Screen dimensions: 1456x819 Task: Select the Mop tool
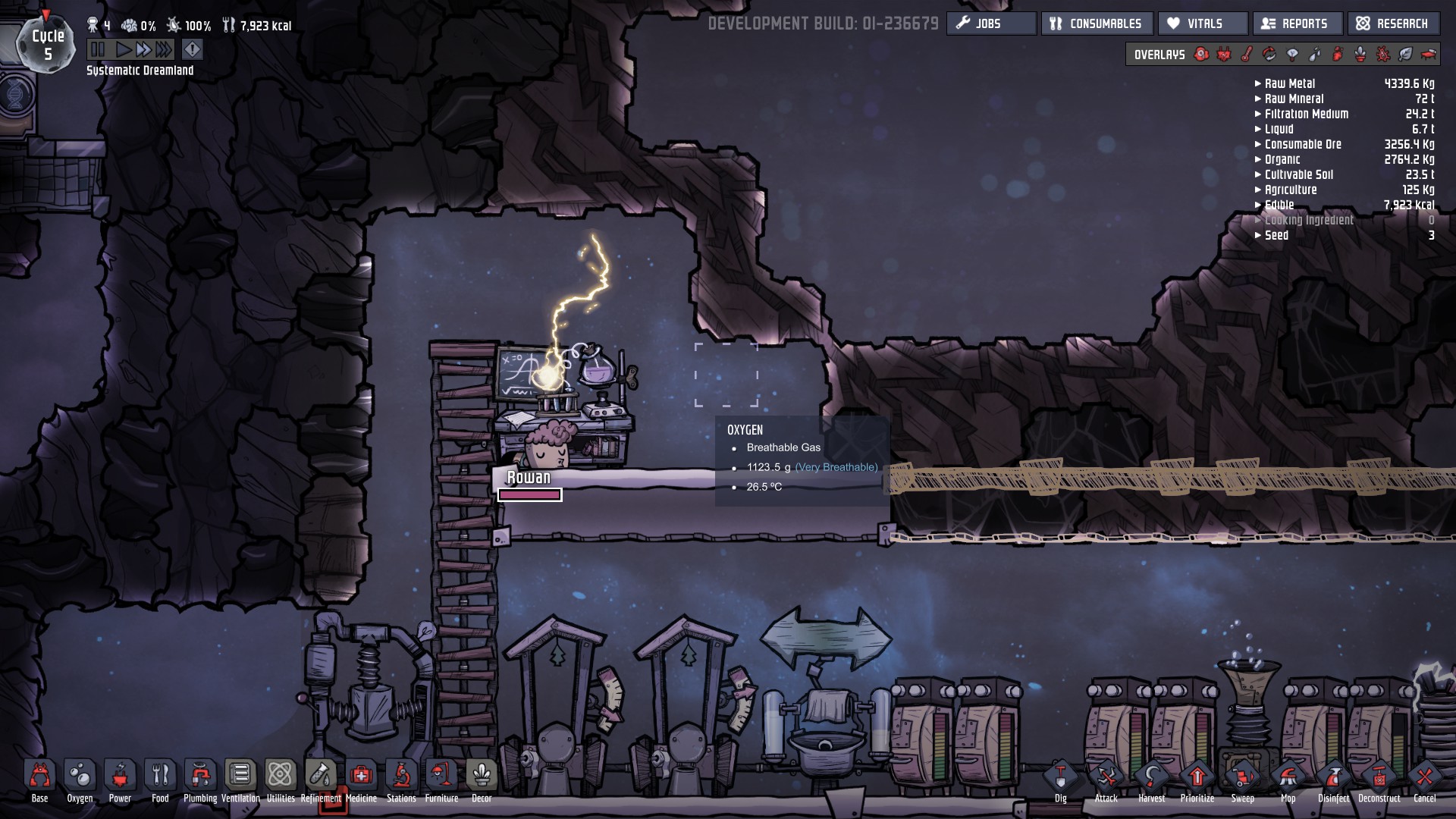1288,778
